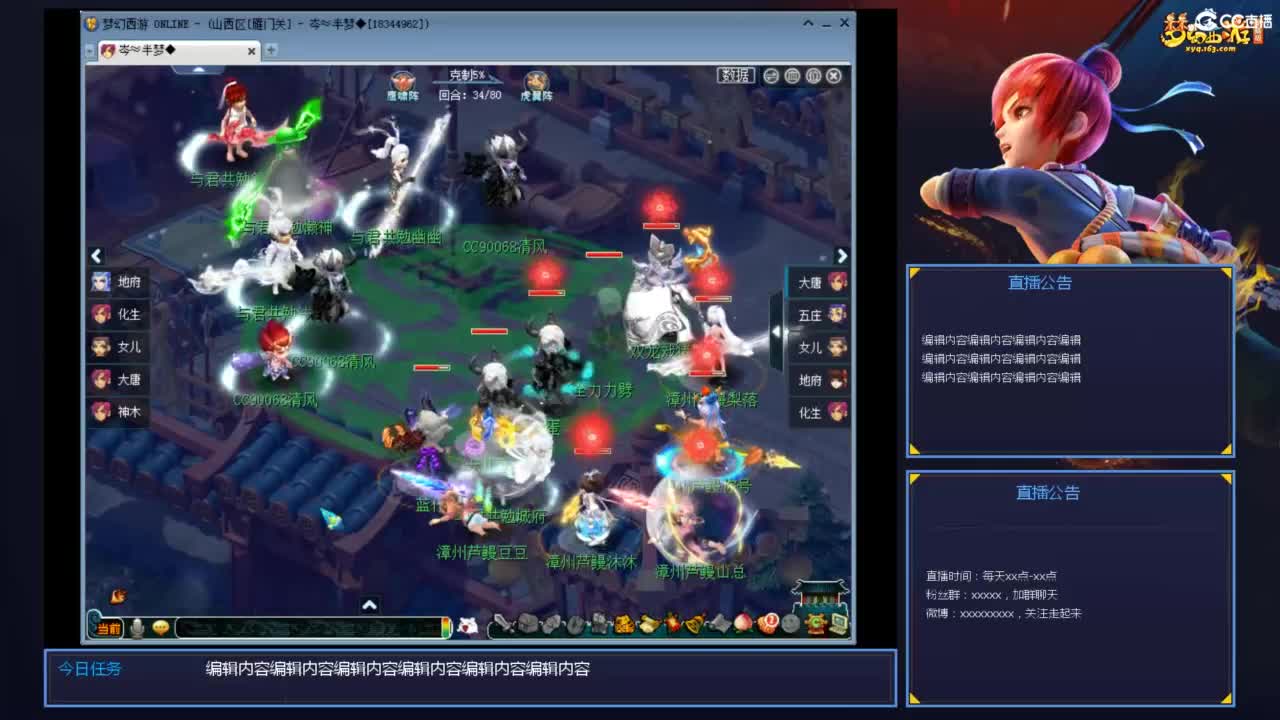
Task: Toggle the 当前 chat channel tab indicator
Action: 107,628
